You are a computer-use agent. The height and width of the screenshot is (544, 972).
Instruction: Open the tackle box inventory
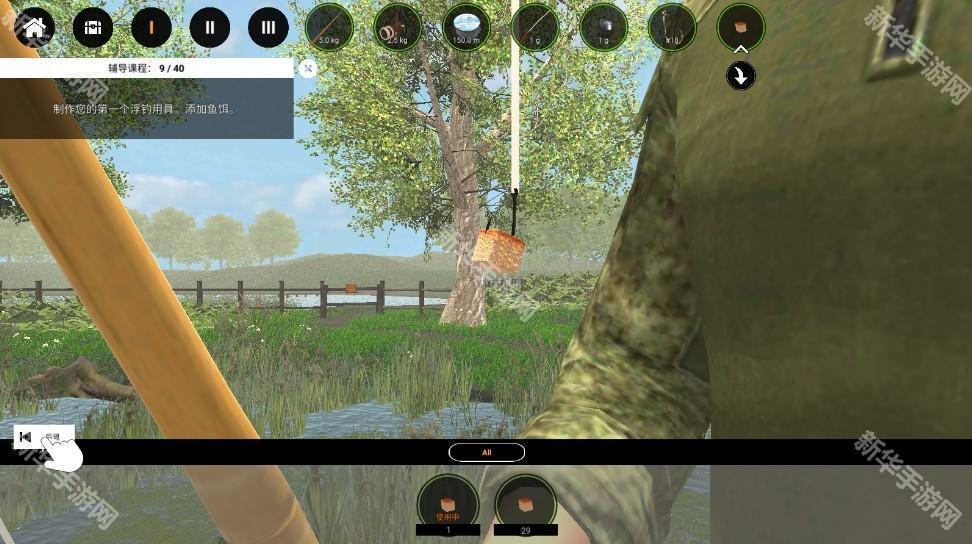pyautogui.click(x=93, y=27)
